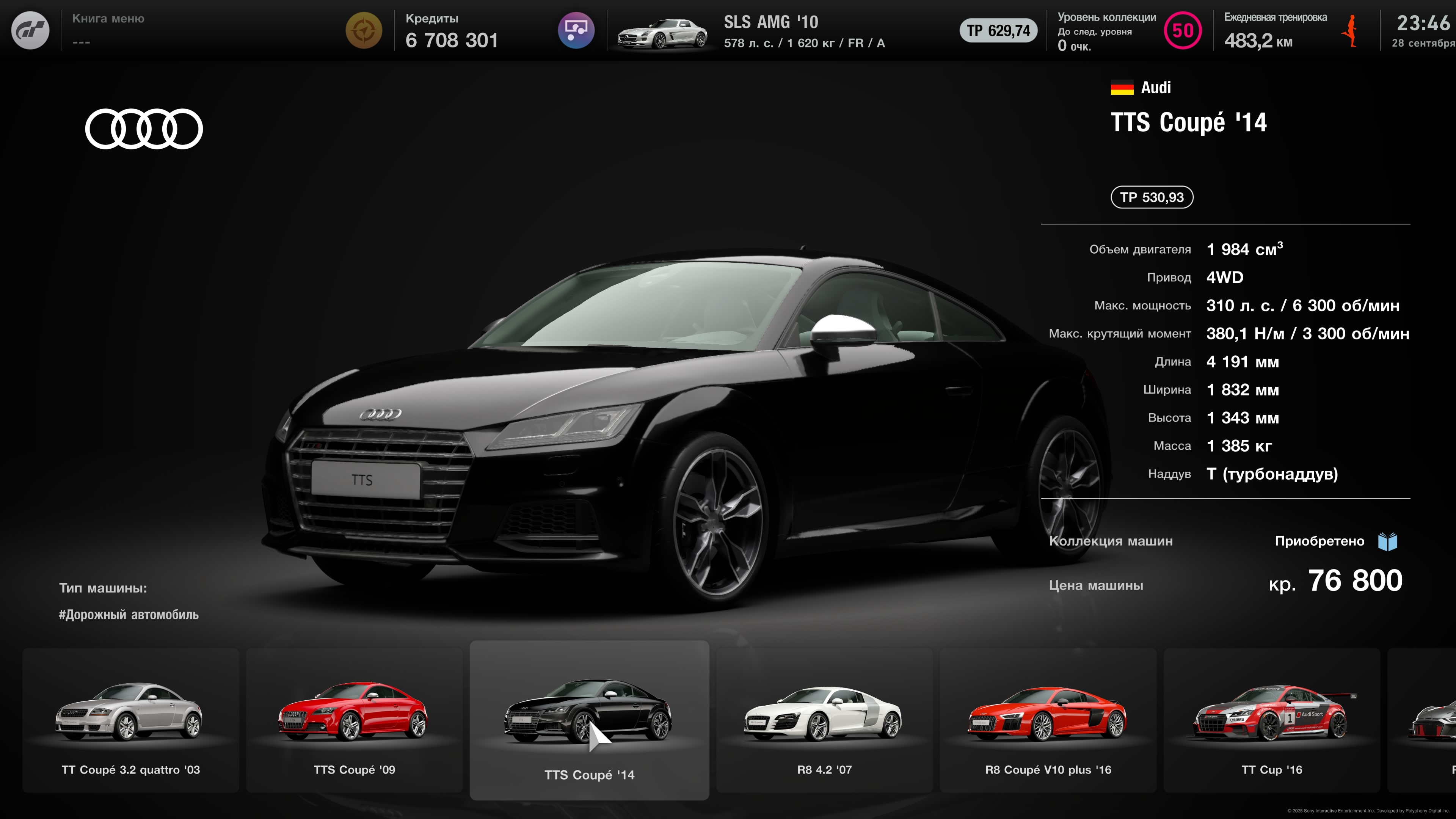Click the car collection book icon

coord(1388,541)
